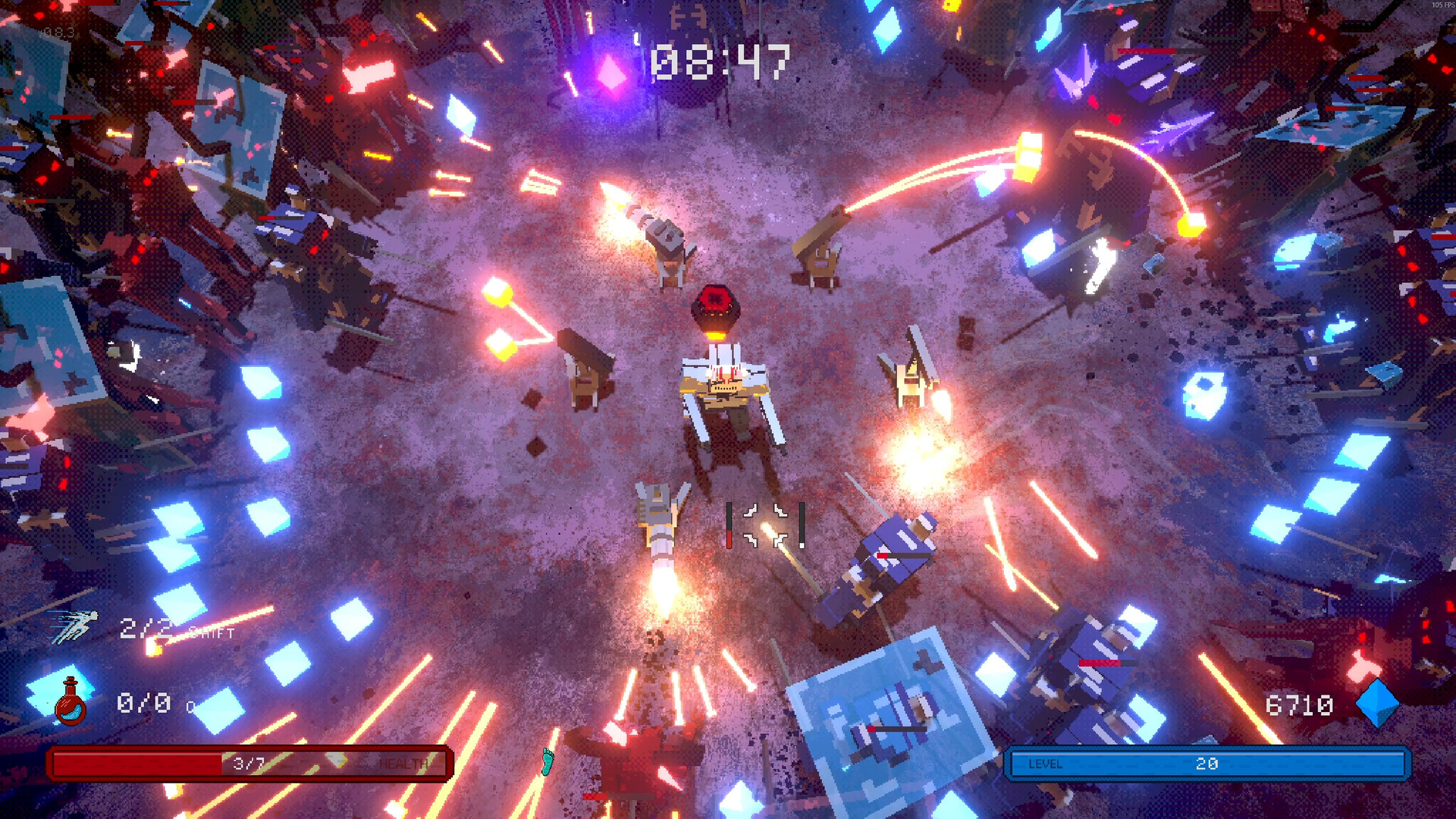Screen dimensions: 1456x819
Task: Use the red health potion icon
Action: 71,702
